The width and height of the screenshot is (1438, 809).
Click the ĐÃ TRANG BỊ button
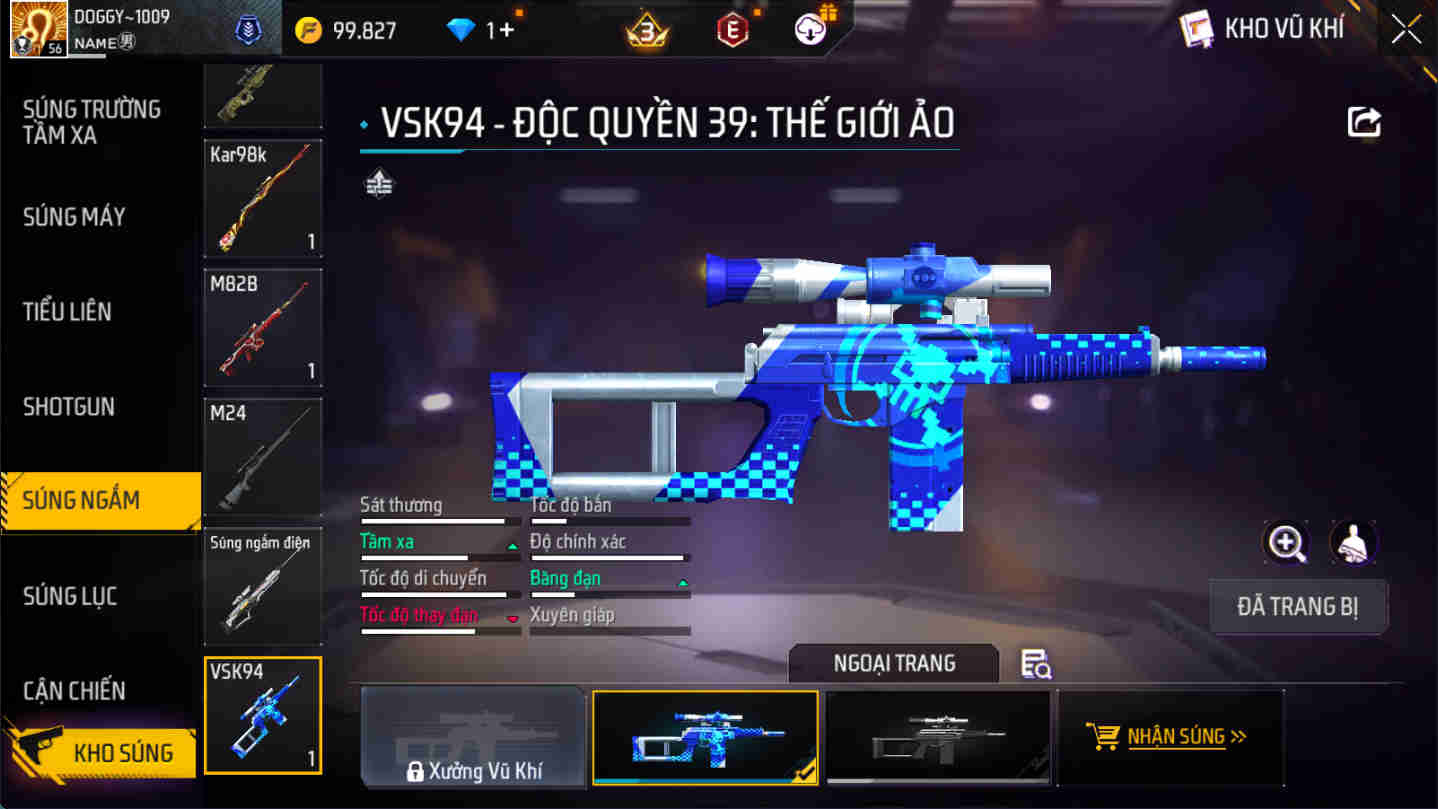click(1297, 606)
